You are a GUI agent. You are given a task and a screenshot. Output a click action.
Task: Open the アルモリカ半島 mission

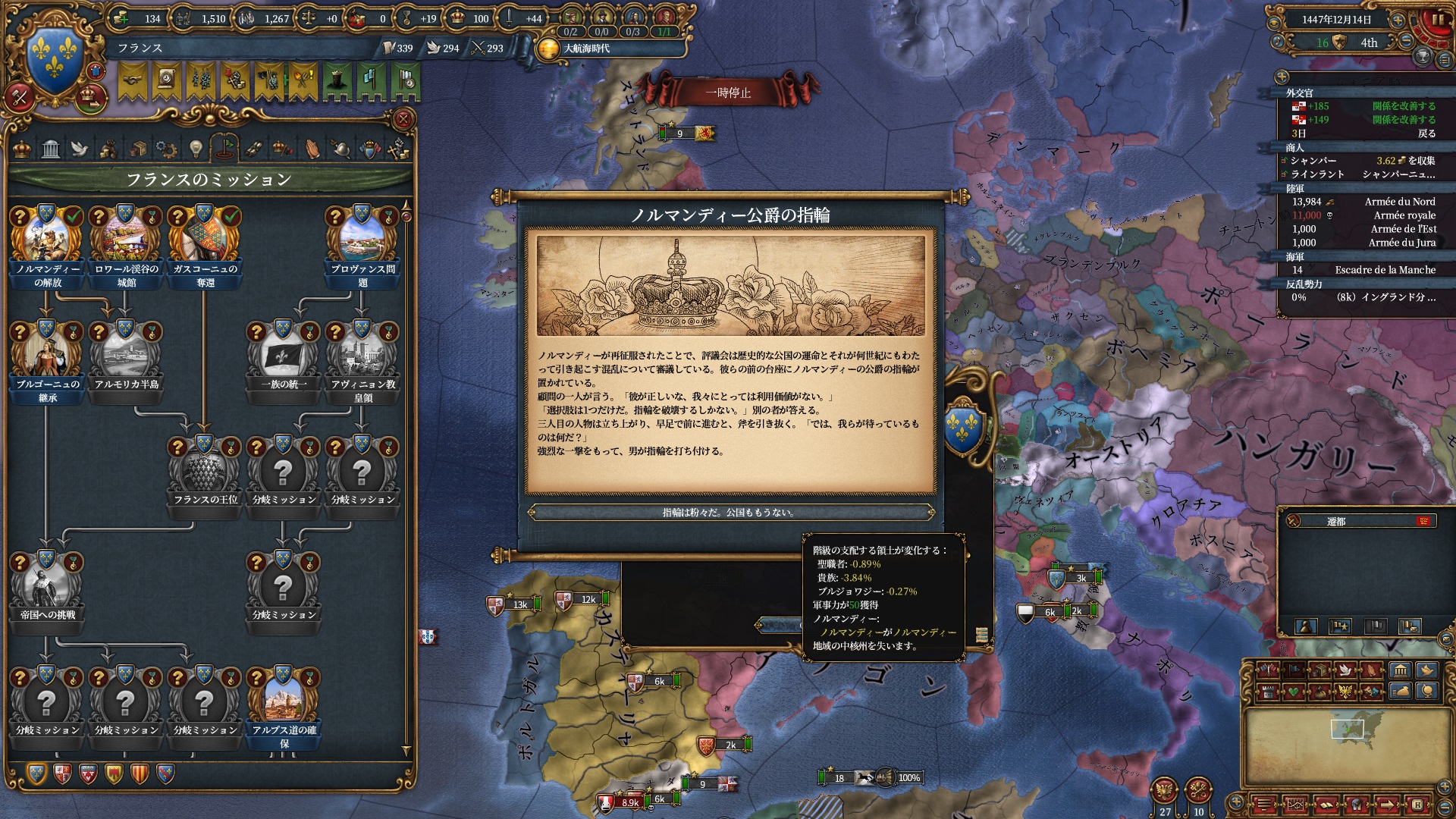[x=127, y=356]
